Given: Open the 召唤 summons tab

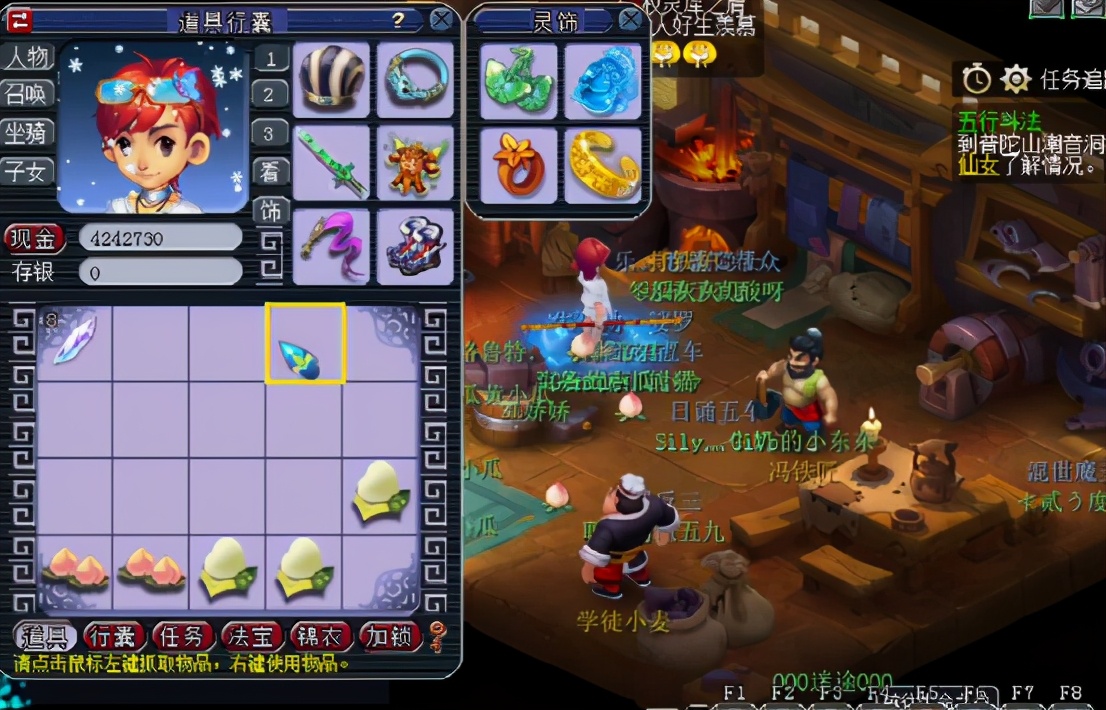Looking at the screenshot, I should point(27,95).
